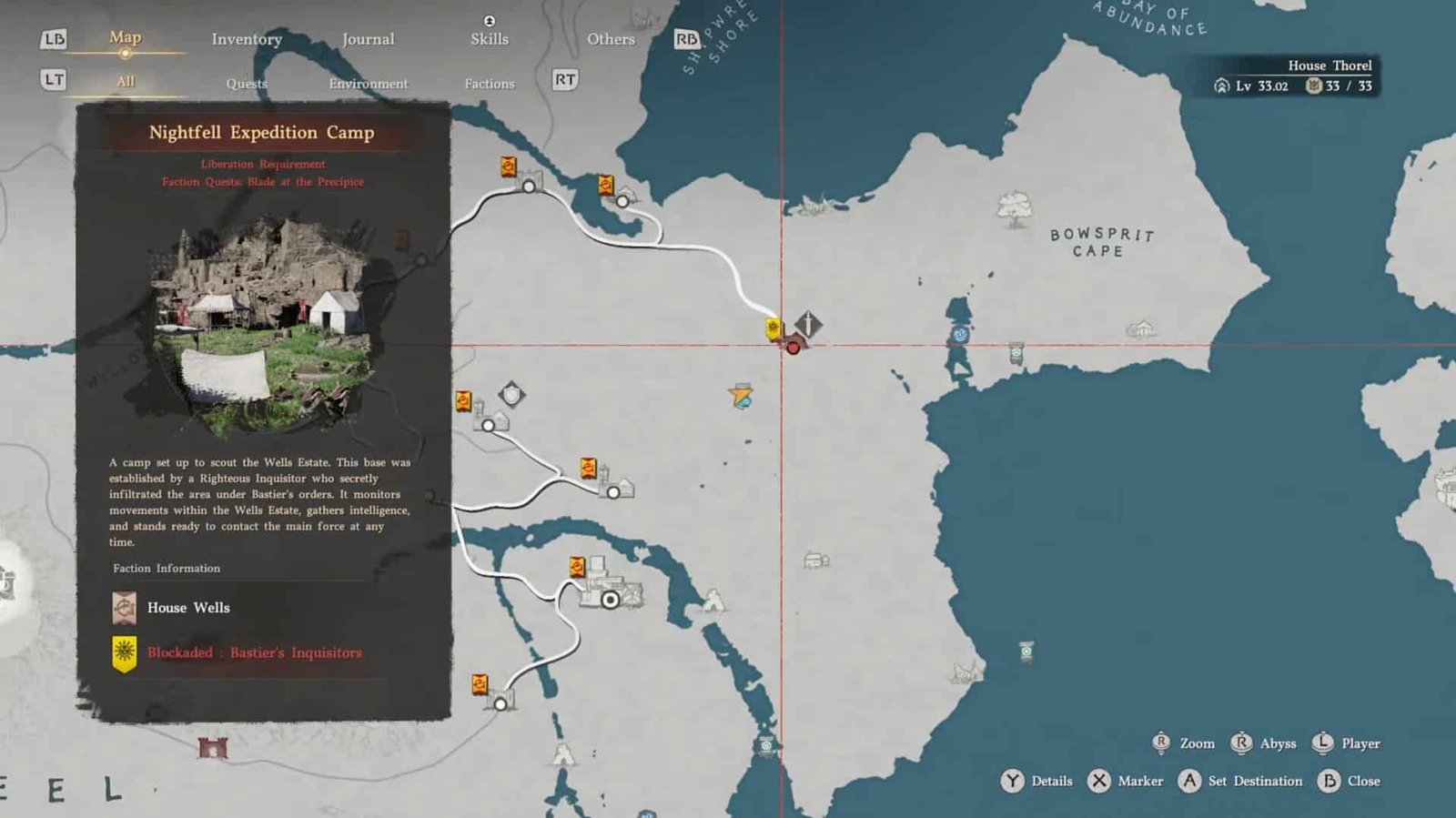Select the orange and blue arrow marker

point(741,396)
